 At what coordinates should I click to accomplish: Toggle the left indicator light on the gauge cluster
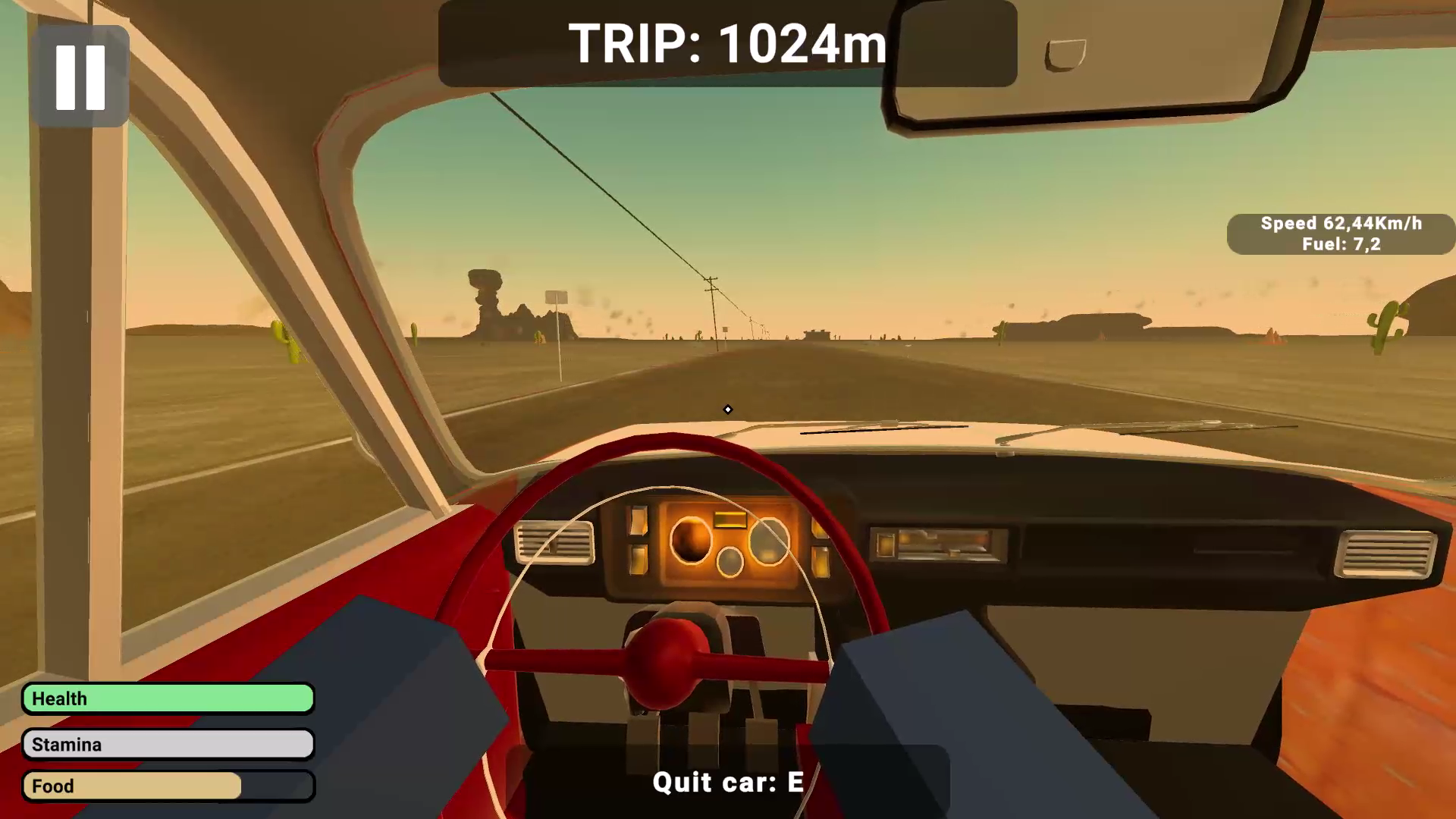pos(639,522)
